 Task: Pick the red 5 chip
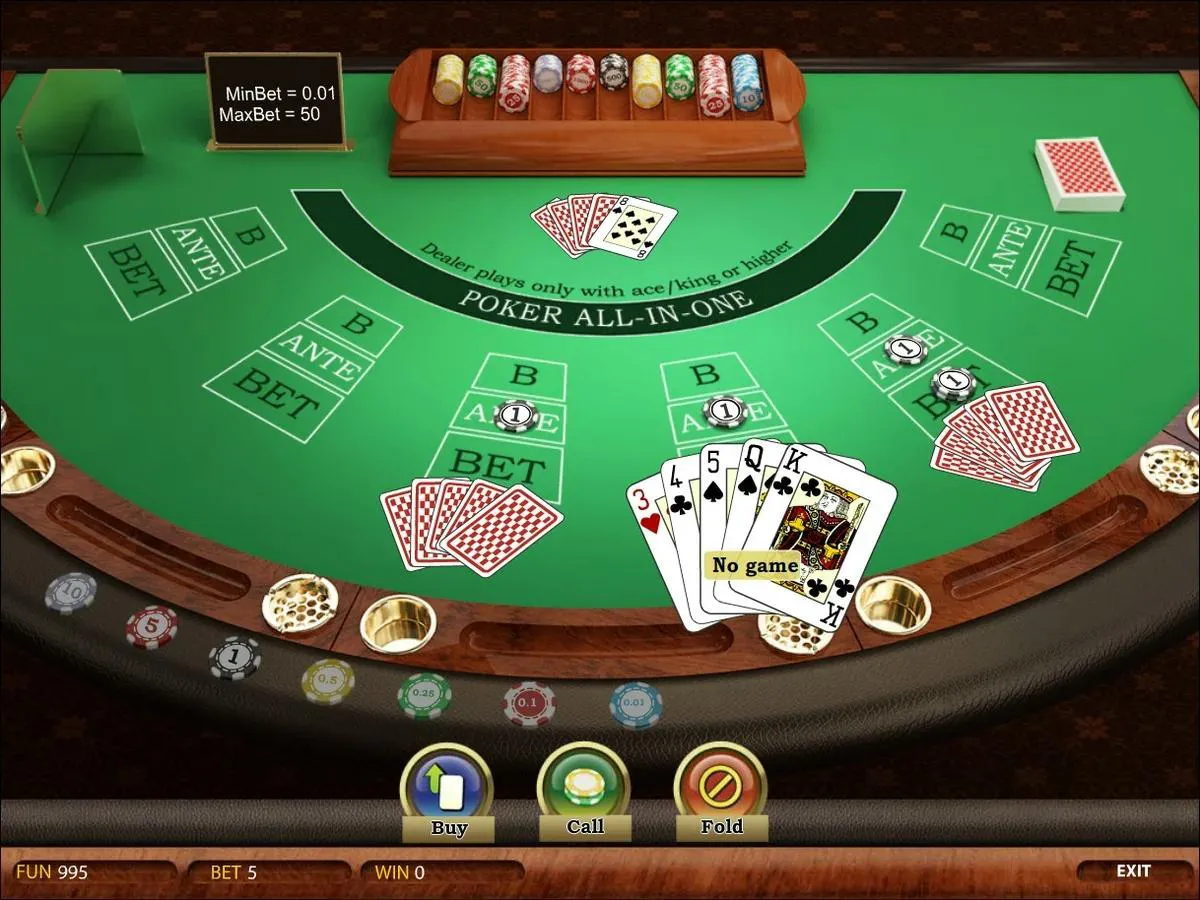click(x=152, y=627)
